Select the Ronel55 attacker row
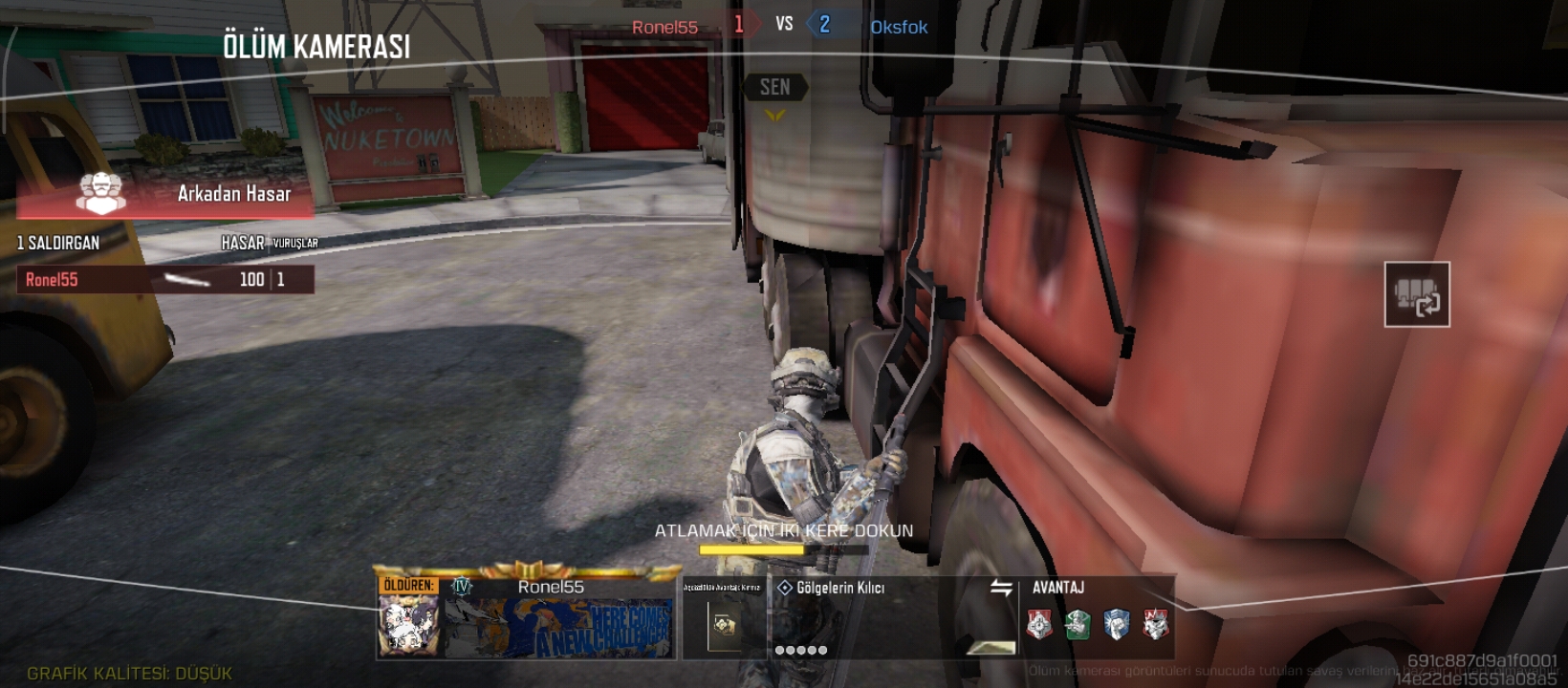 [164, 279]
